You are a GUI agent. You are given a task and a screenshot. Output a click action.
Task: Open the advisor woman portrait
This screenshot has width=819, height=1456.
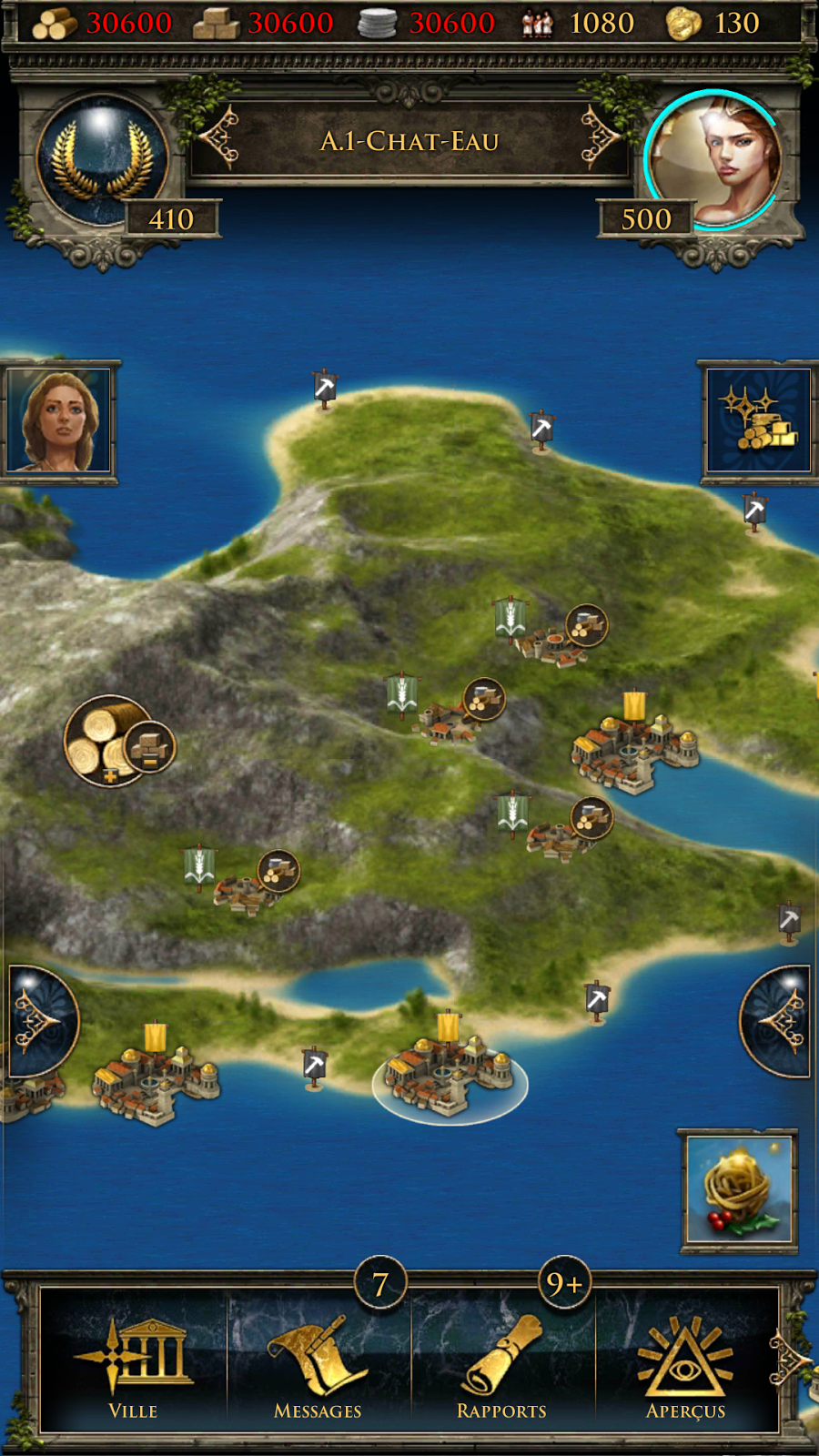point(59,420)
